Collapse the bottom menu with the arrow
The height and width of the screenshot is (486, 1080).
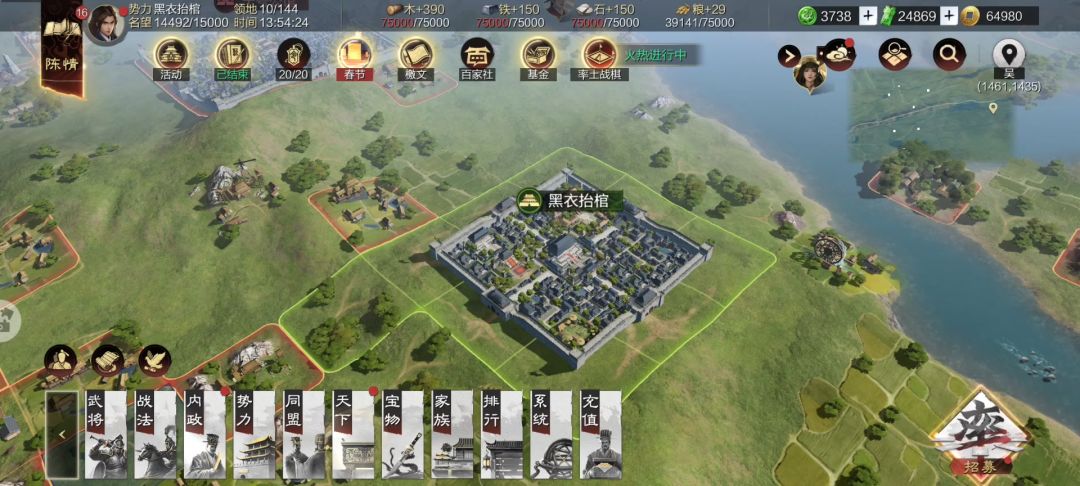click(x=61, y=434)
